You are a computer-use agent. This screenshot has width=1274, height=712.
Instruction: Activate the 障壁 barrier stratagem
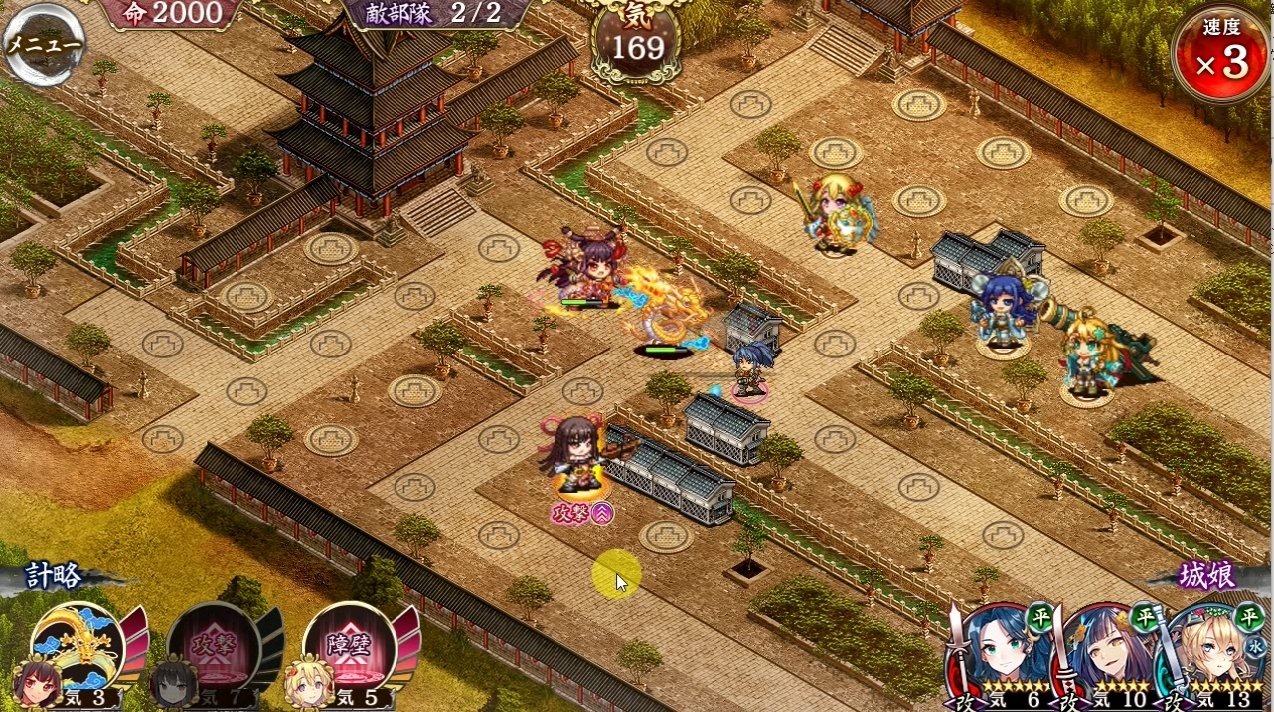tap(350, 649)
